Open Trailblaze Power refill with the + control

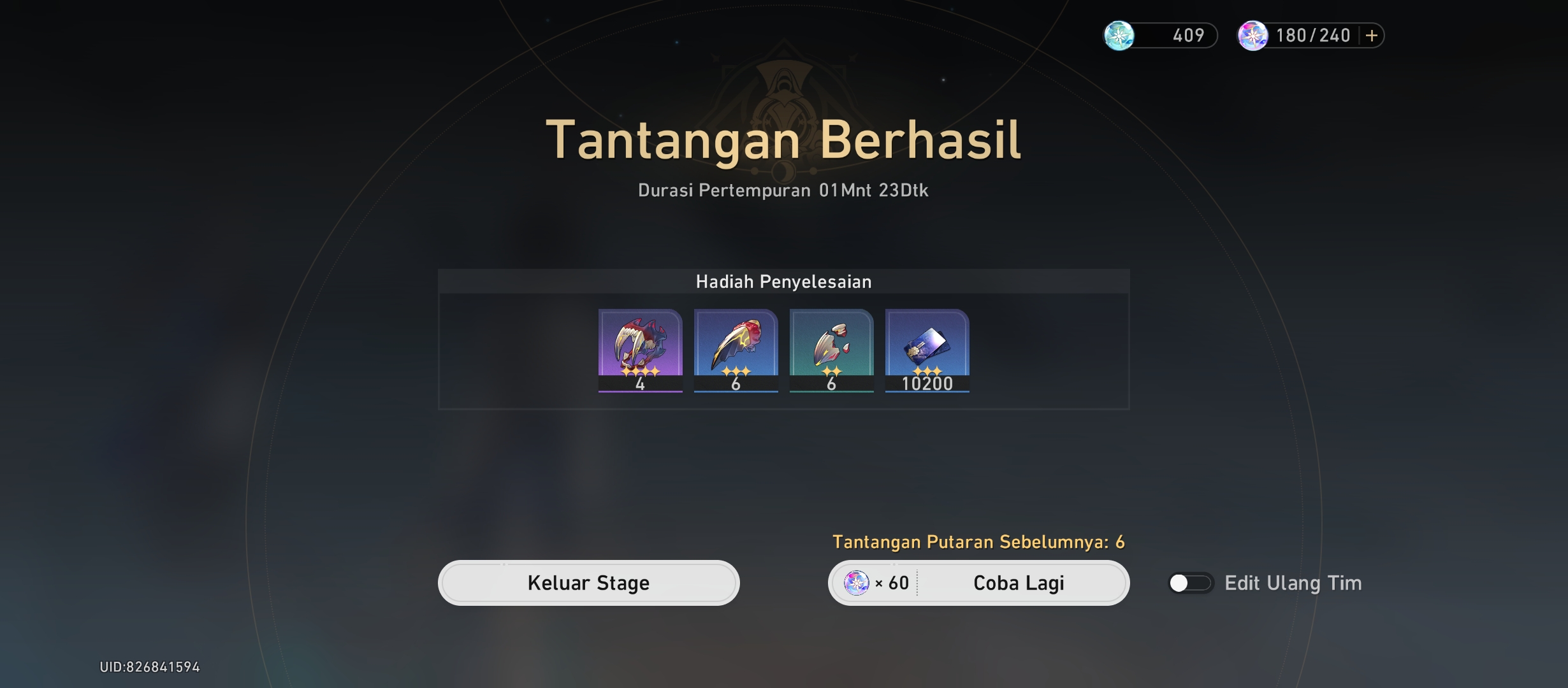pyautogui.click(x=1369, y=35)
